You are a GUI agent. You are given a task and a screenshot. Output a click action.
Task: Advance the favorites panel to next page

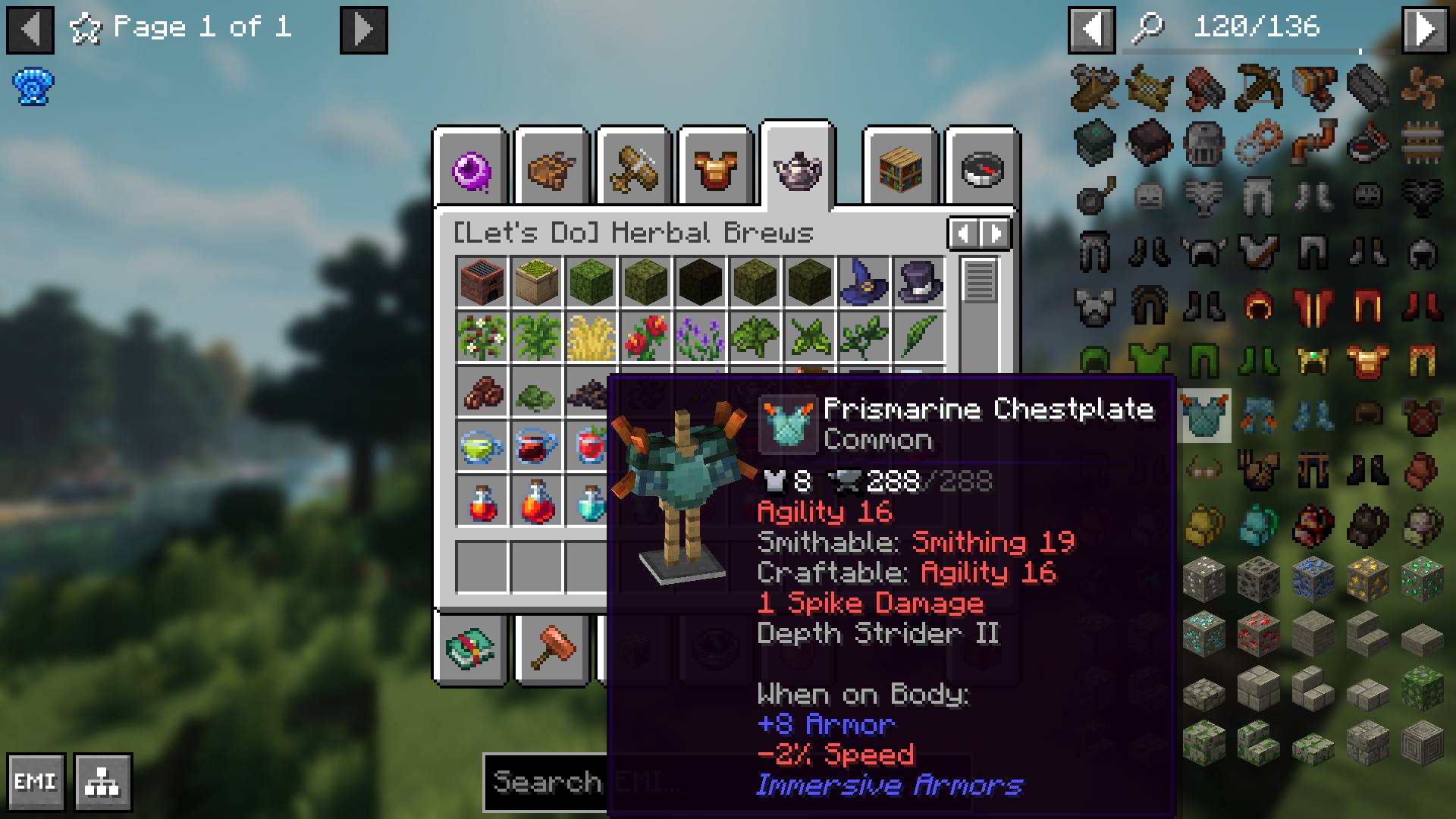363,30
